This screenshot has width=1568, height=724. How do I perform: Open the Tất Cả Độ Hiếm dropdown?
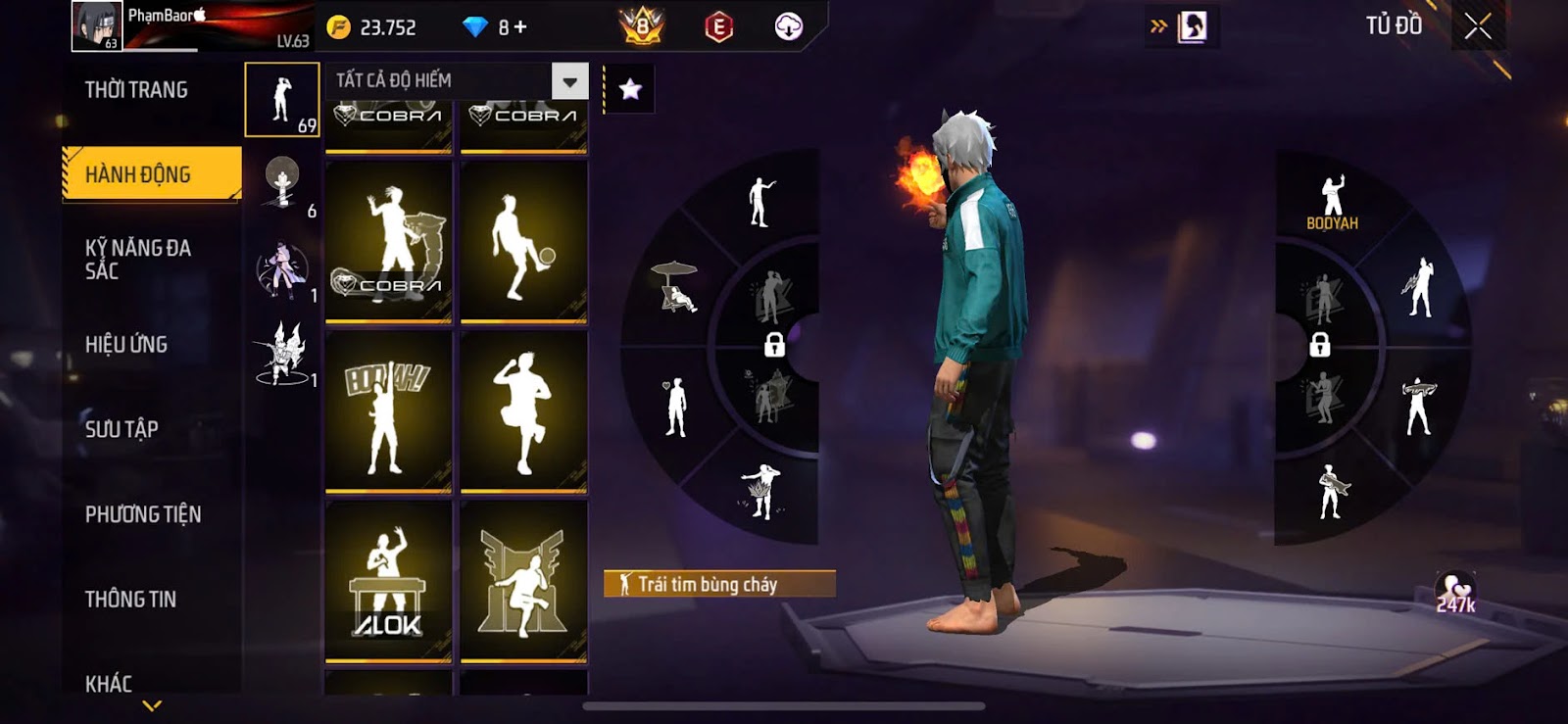(569, 81)
